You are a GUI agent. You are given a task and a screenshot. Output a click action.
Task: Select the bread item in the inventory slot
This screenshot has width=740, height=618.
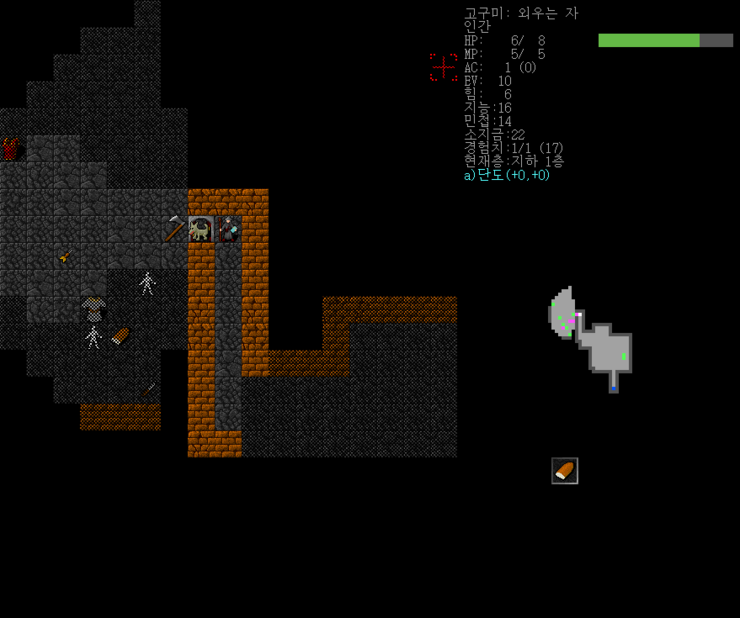[x=564, y=471]
